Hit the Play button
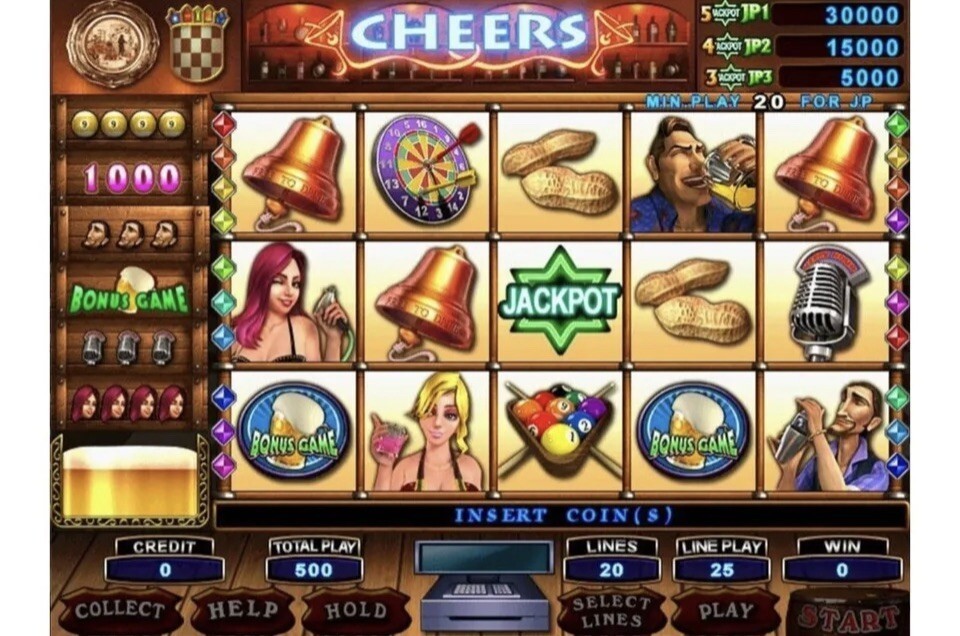Screen dimensions: 960x636 pyautogui.click(x=726, y=610)
